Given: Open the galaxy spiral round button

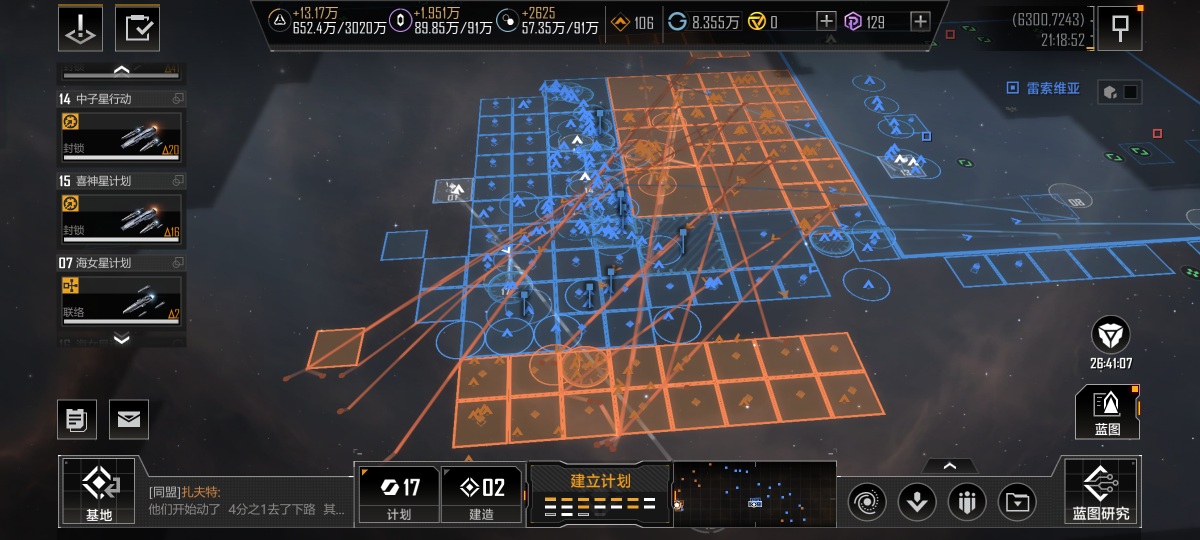Looking at the screenshot, I should [x=866, y=500].
